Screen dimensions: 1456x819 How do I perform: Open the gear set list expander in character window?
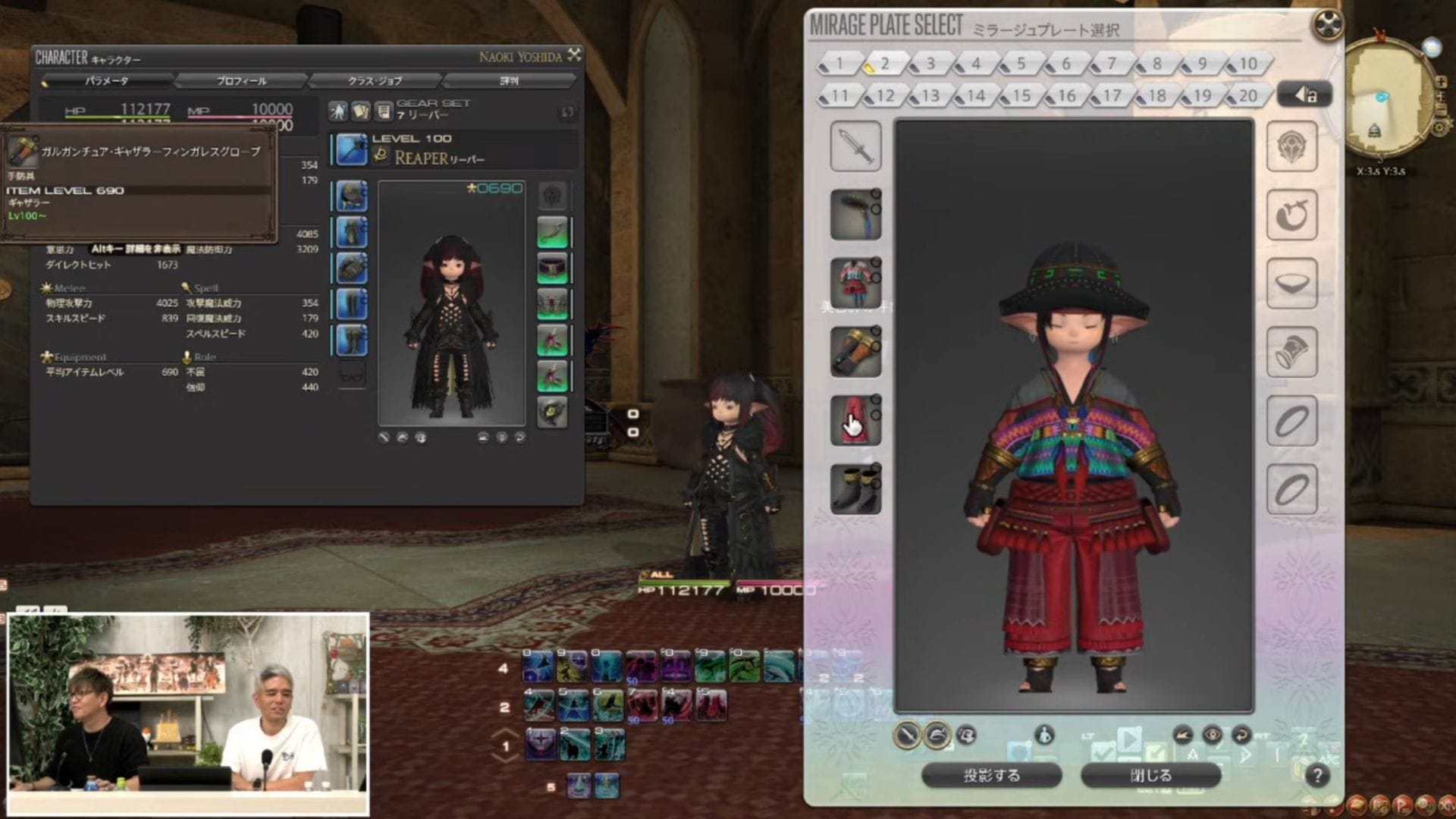tap(566, 111)
